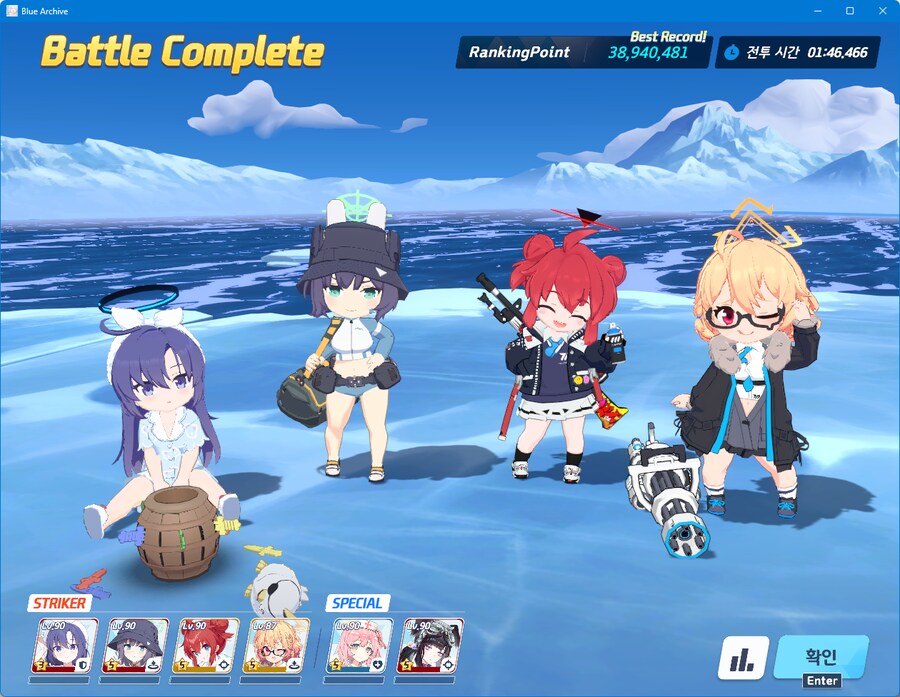This screenshot has width=900, height=697.
Task: Select the bucket-hat striker portrait
Action: click(x=137, y=645)
